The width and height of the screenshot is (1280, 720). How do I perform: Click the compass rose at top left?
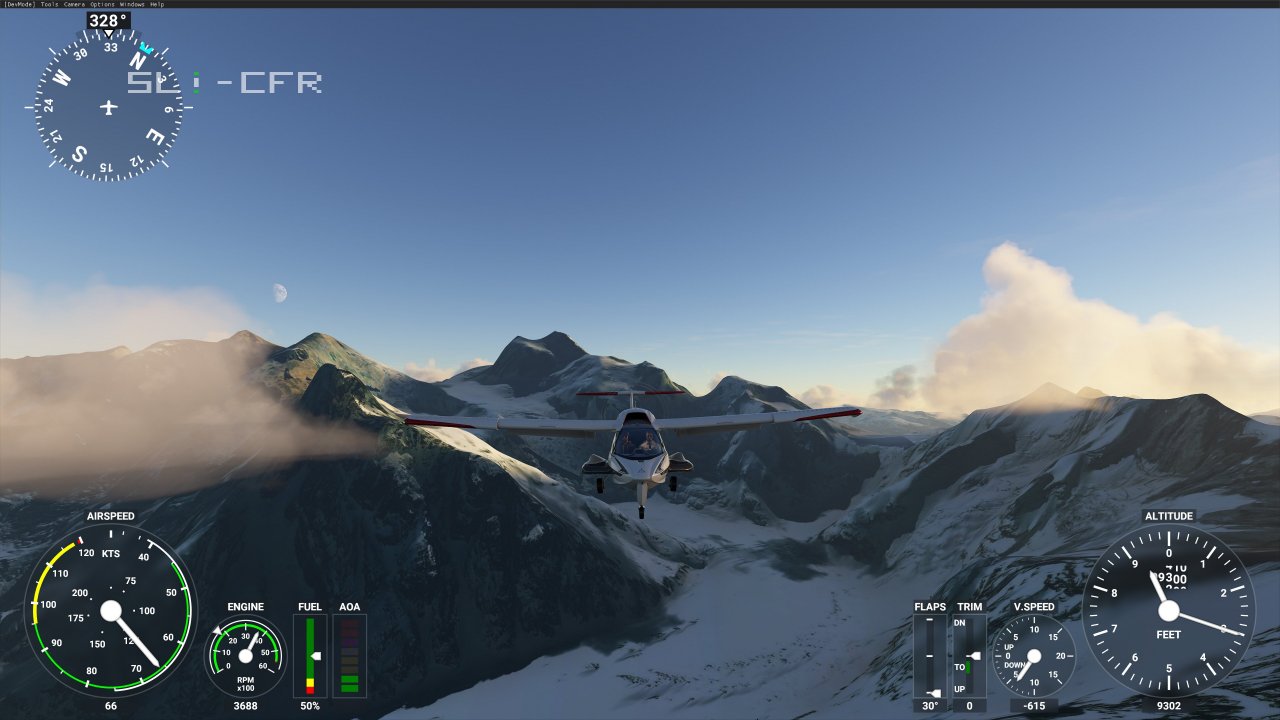tap(108, 104)
